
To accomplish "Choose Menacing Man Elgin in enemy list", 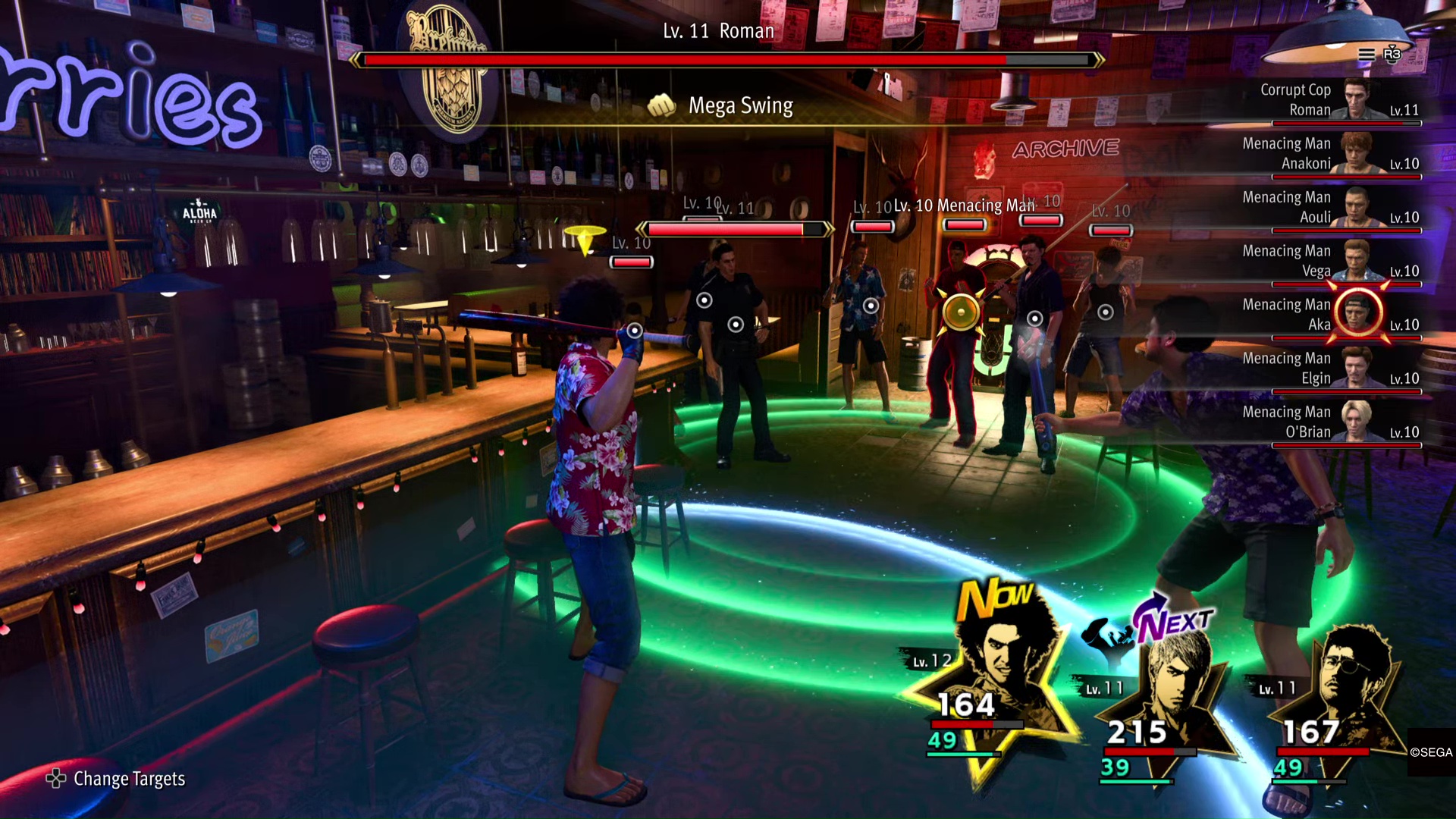I will coord(1338,369).
